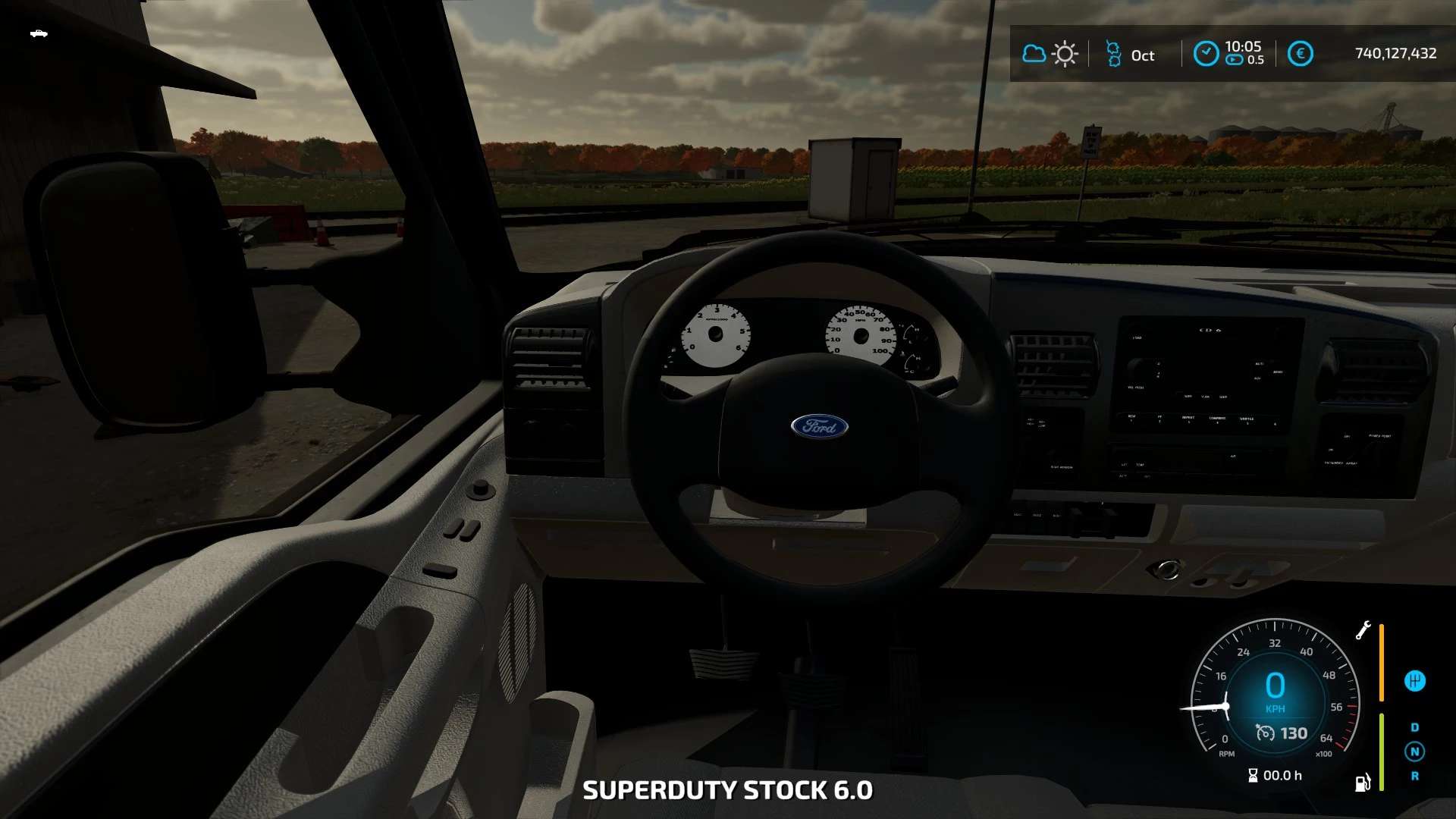Image resolution: width=1456 pixels, height=819 pixels.
Task: Click the small vehicle icon in the corner
Action: [x=39, y=33]
